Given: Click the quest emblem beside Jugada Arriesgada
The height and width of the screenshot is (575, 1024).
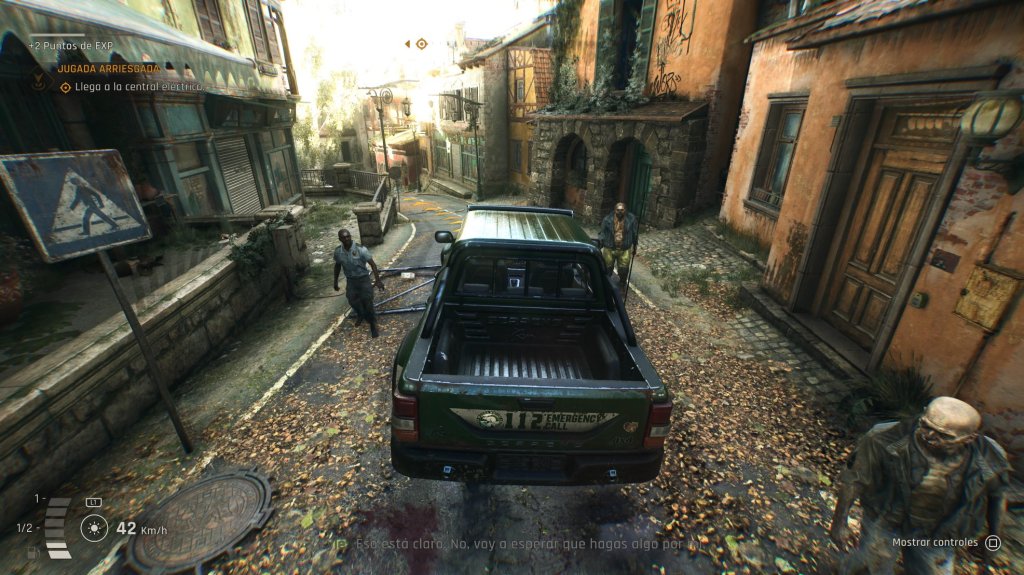Looking at the screenshot, I should pos(39,78).
